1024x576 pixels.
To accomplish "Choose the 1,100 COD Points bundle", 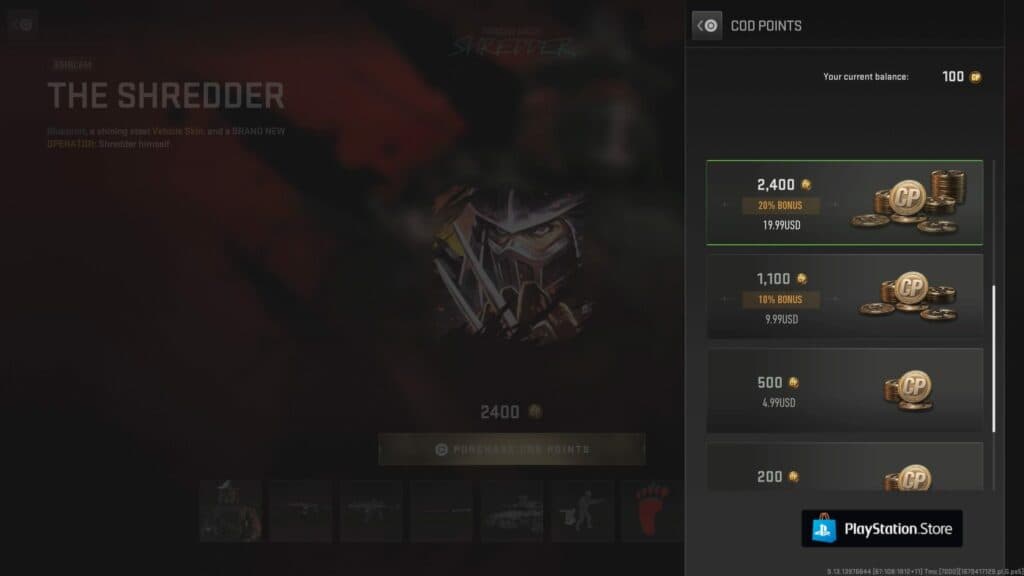I will click(844, 297).
